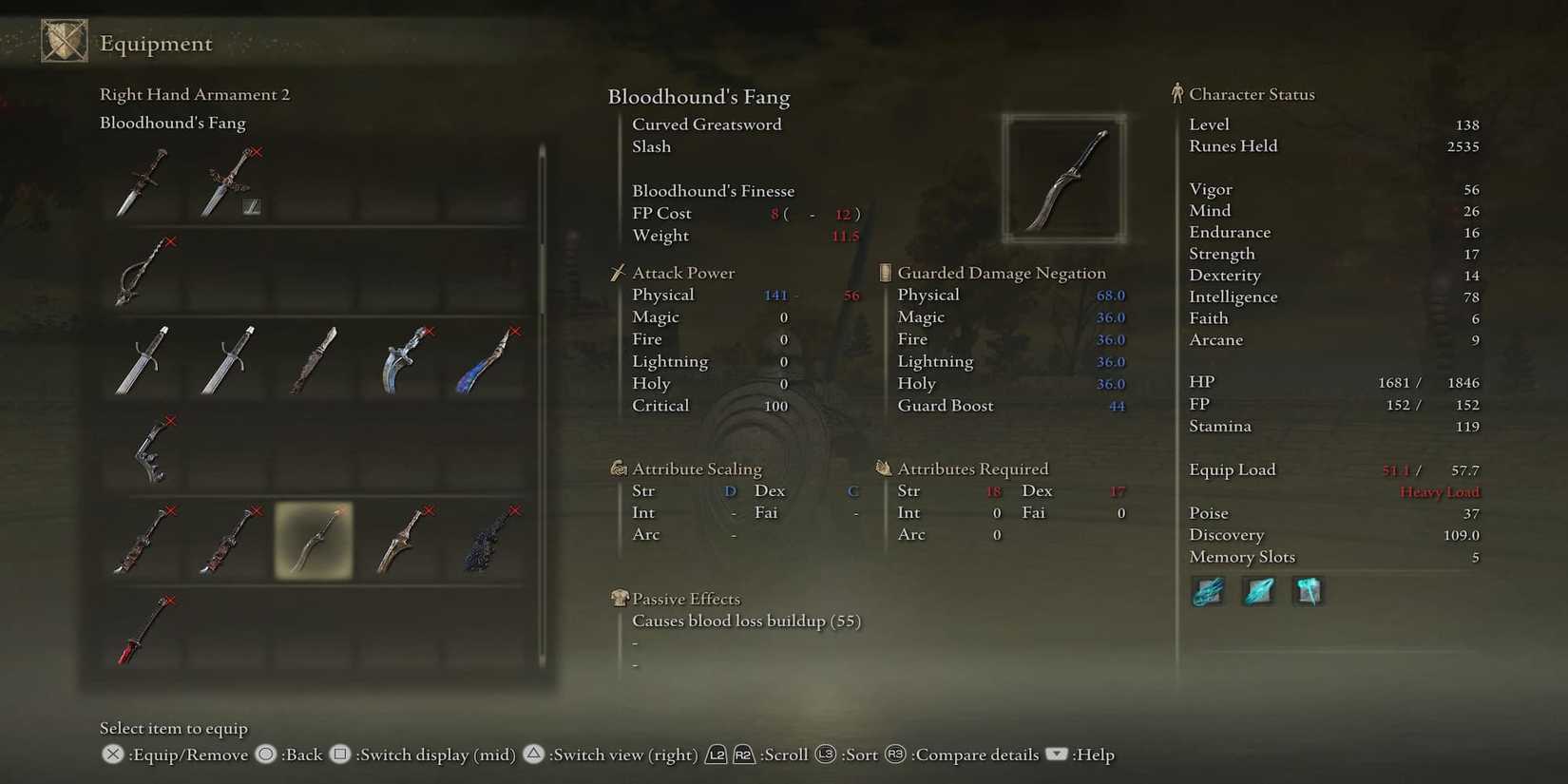
Task: Click the shield icon beside Guarded Damage Negation
Action: tap(883, 273)
